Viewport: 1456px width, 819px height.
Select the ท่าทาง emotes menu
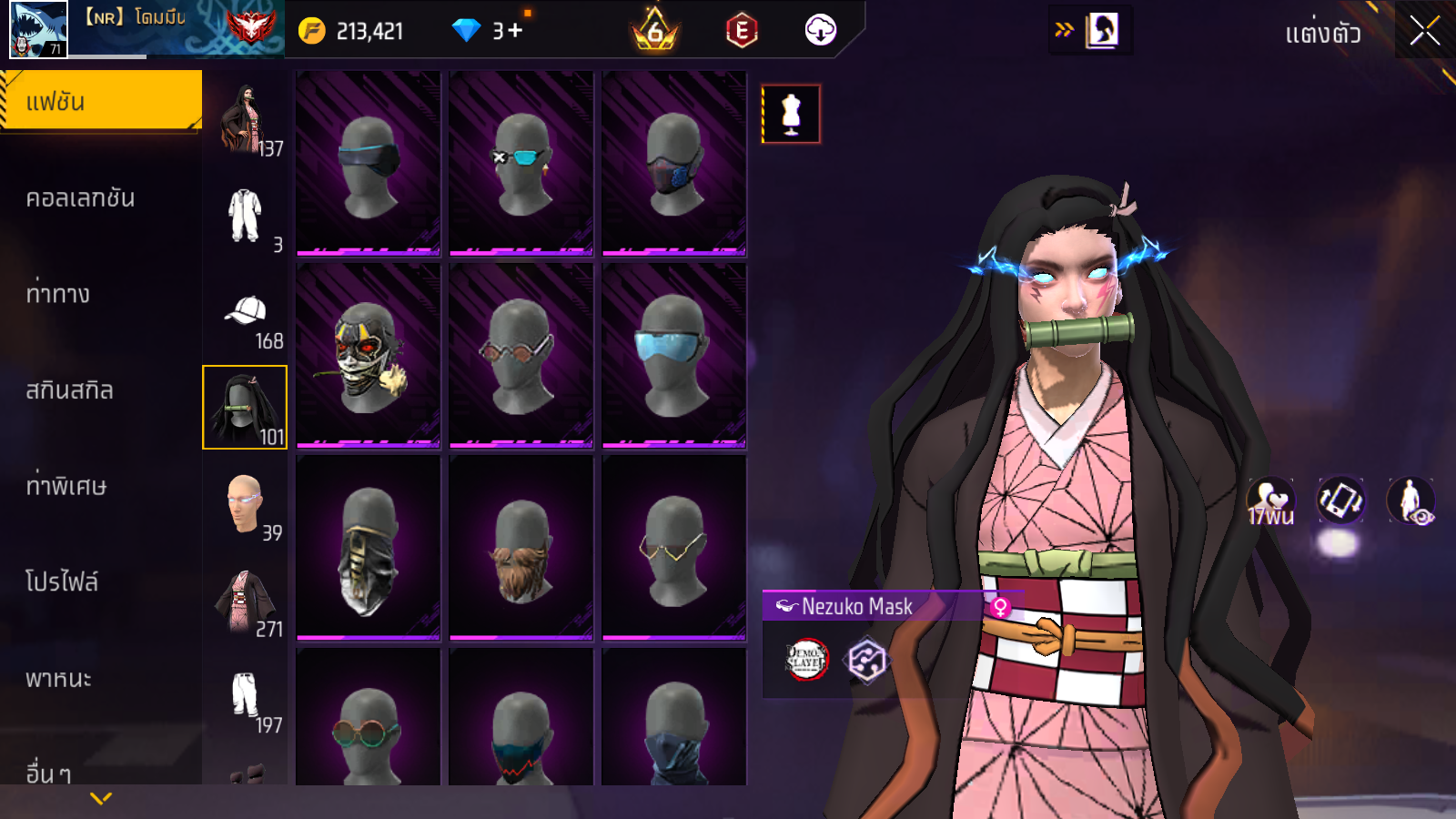tap(58, 294)
